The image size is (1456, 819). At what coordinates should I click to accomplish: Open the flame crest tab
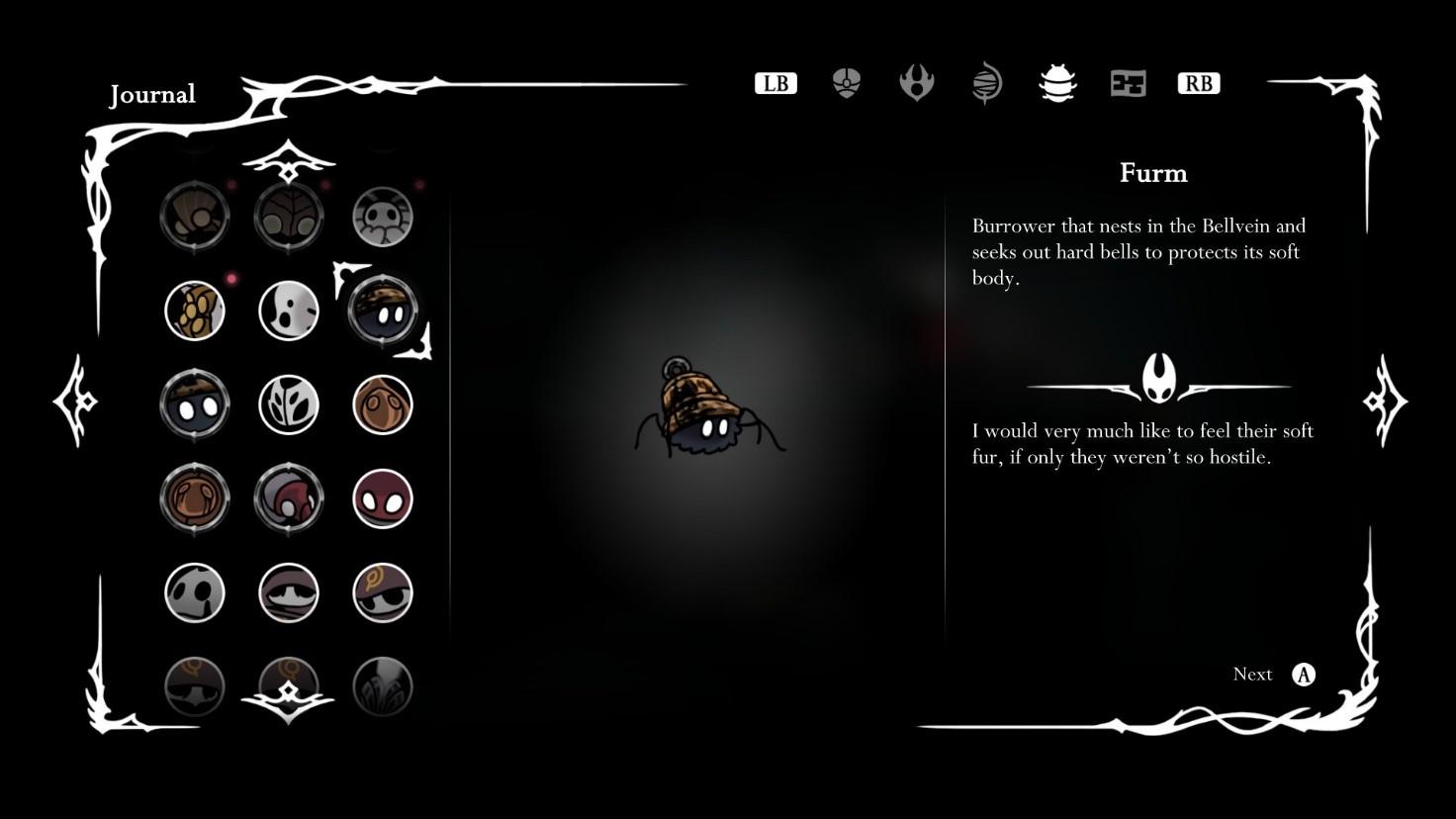(917, 84)
